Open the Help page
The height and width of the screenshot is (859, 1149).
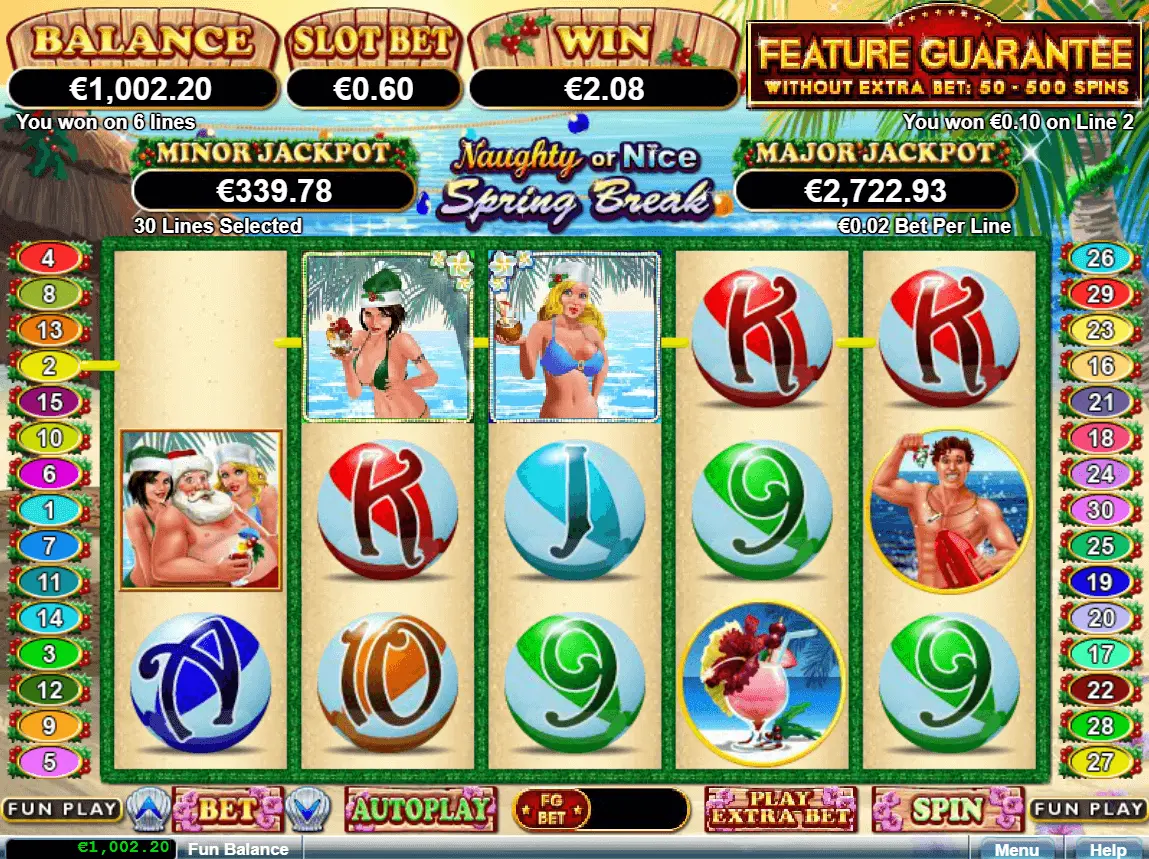pyautogui.click(x=1107, y=849)
